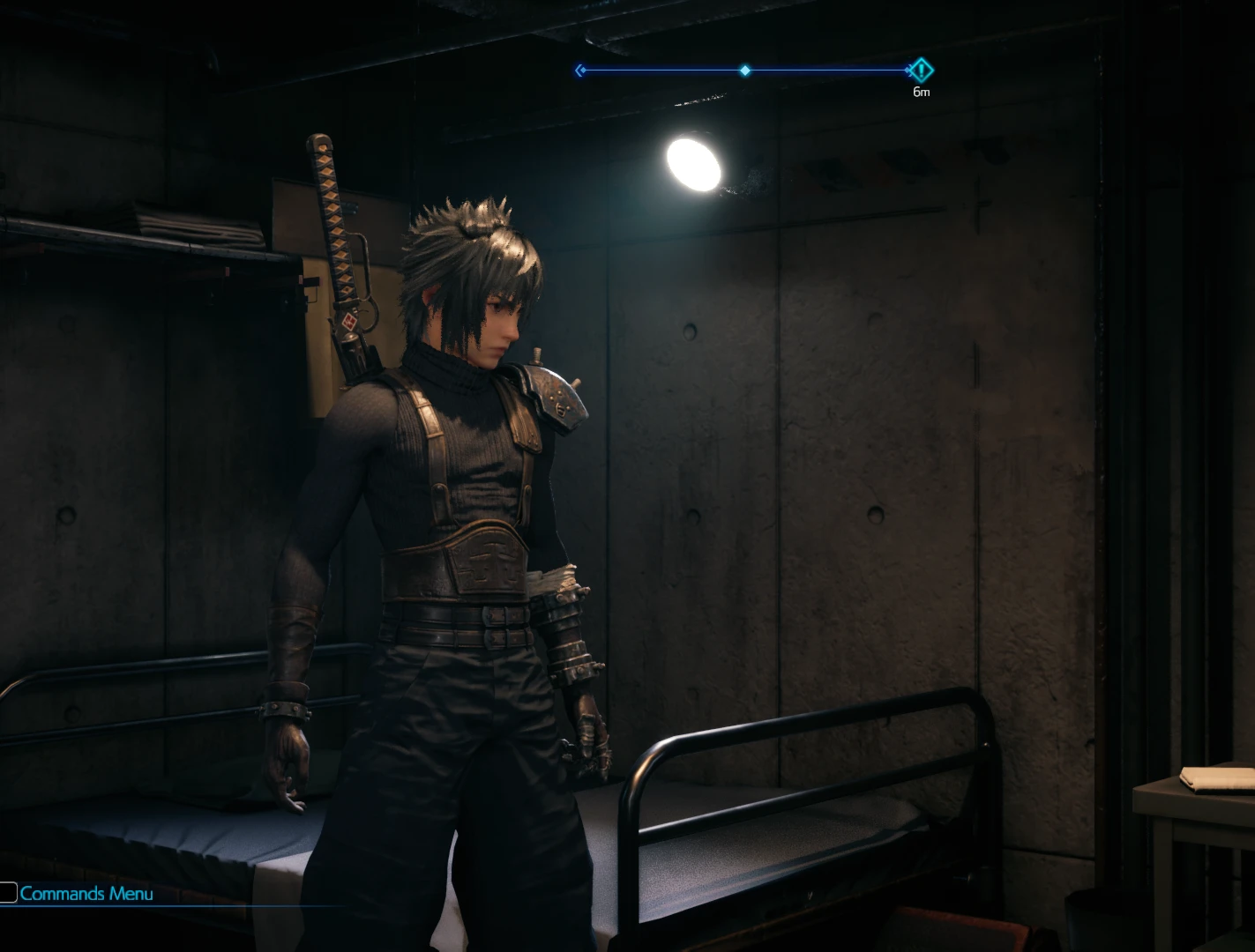Select the exclamation objective marker on compass
The height and width of the screenshot is (952, 1255).
921,70
